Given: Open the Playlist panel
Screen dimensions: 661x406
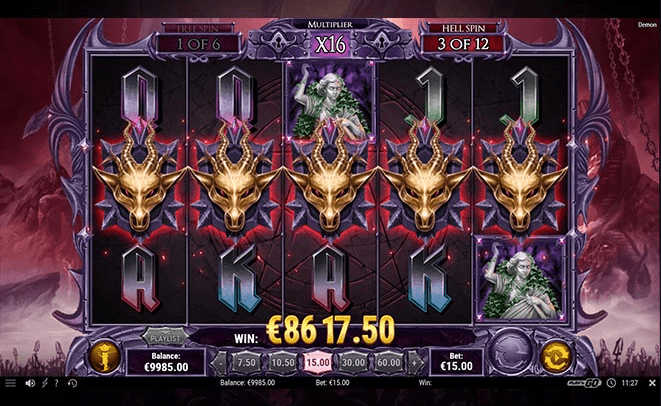Looking at the screenshot, I should pyautogui.click(x=164, y=339).
